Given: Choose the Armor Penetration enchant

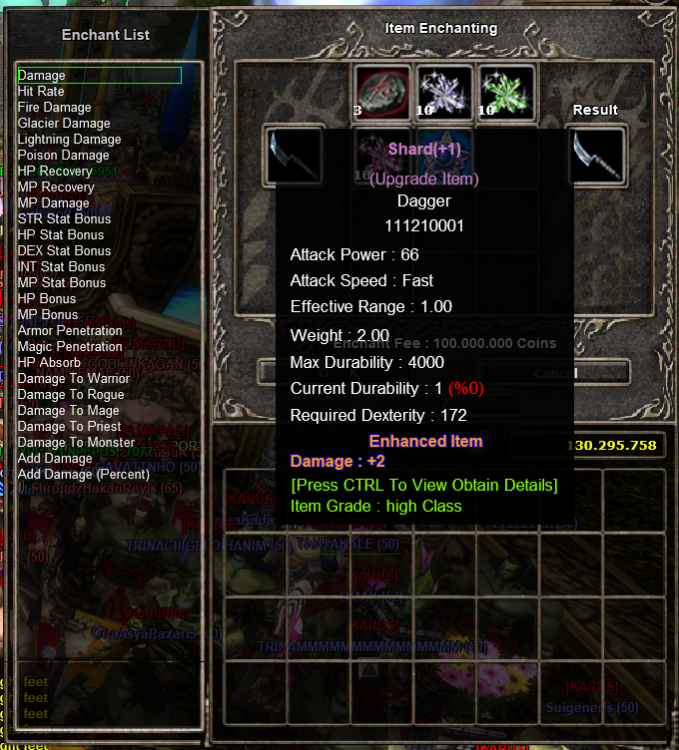Looking at the screenshot, I should click(x=70, y=331).
